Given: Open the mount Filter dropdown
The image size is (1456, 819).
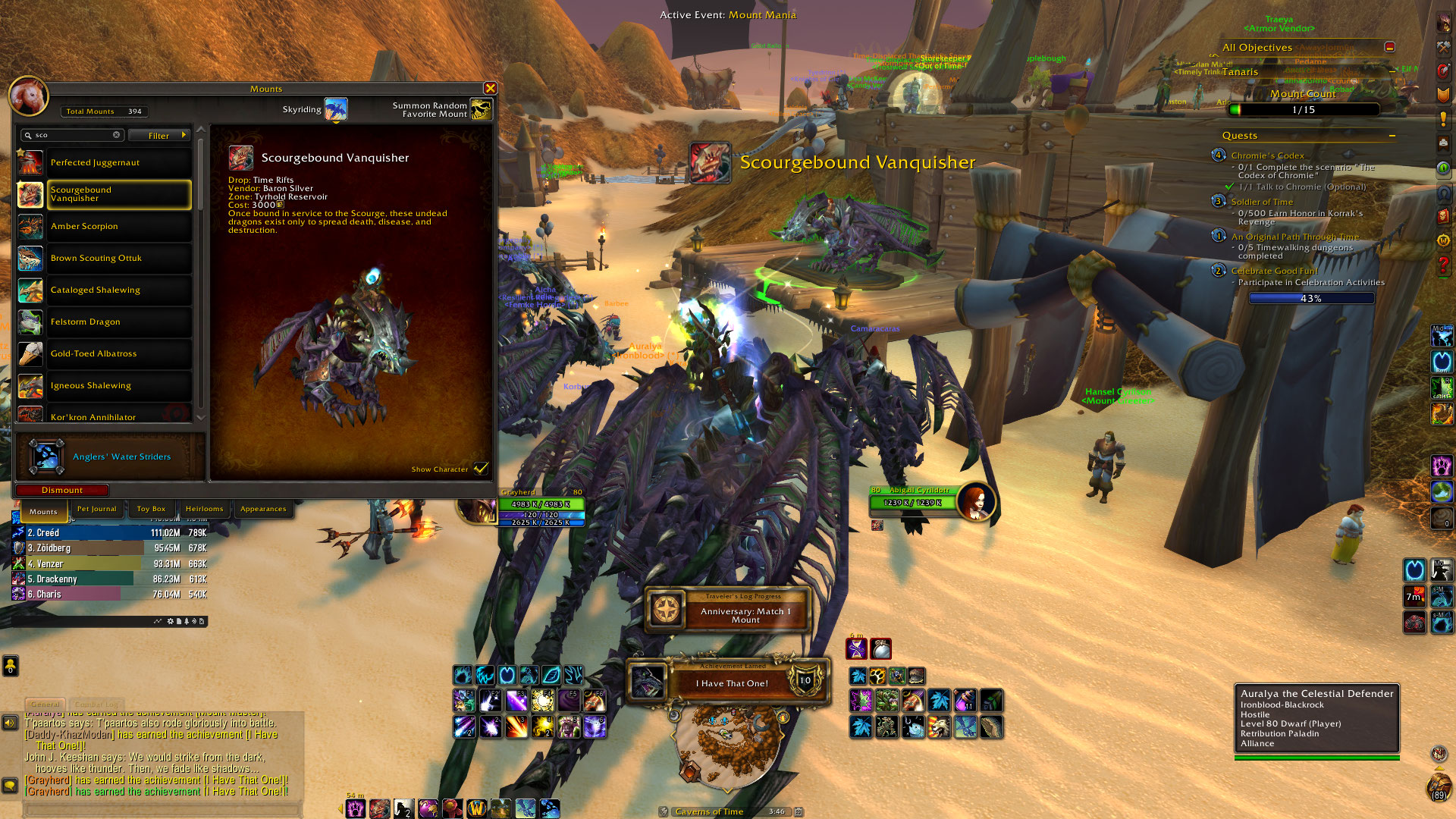Looking at the screenshot, I should [x=159, y=136].
